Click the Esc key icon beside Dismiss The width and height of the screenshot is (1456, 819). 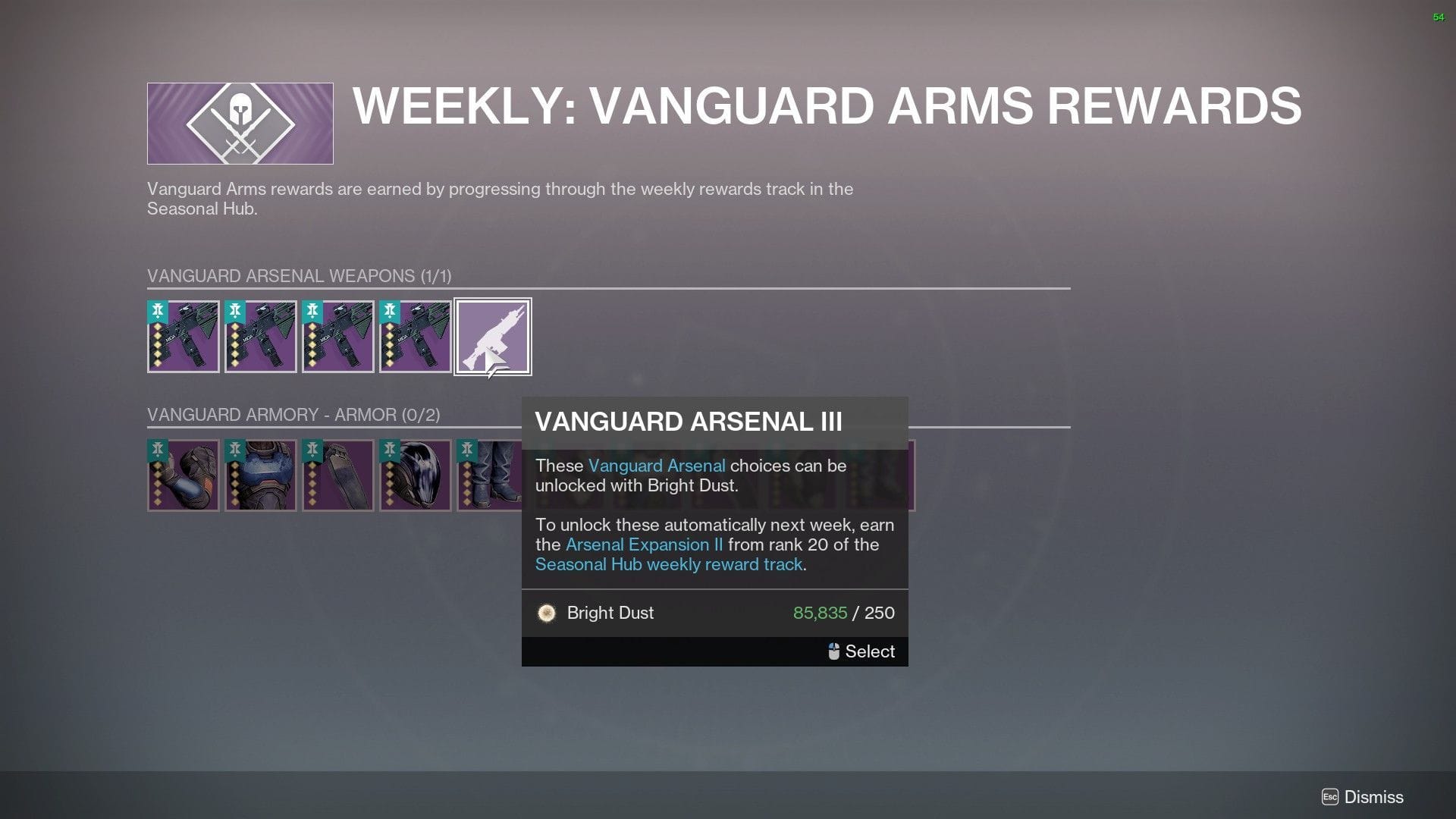click(x=1331, y=797)
